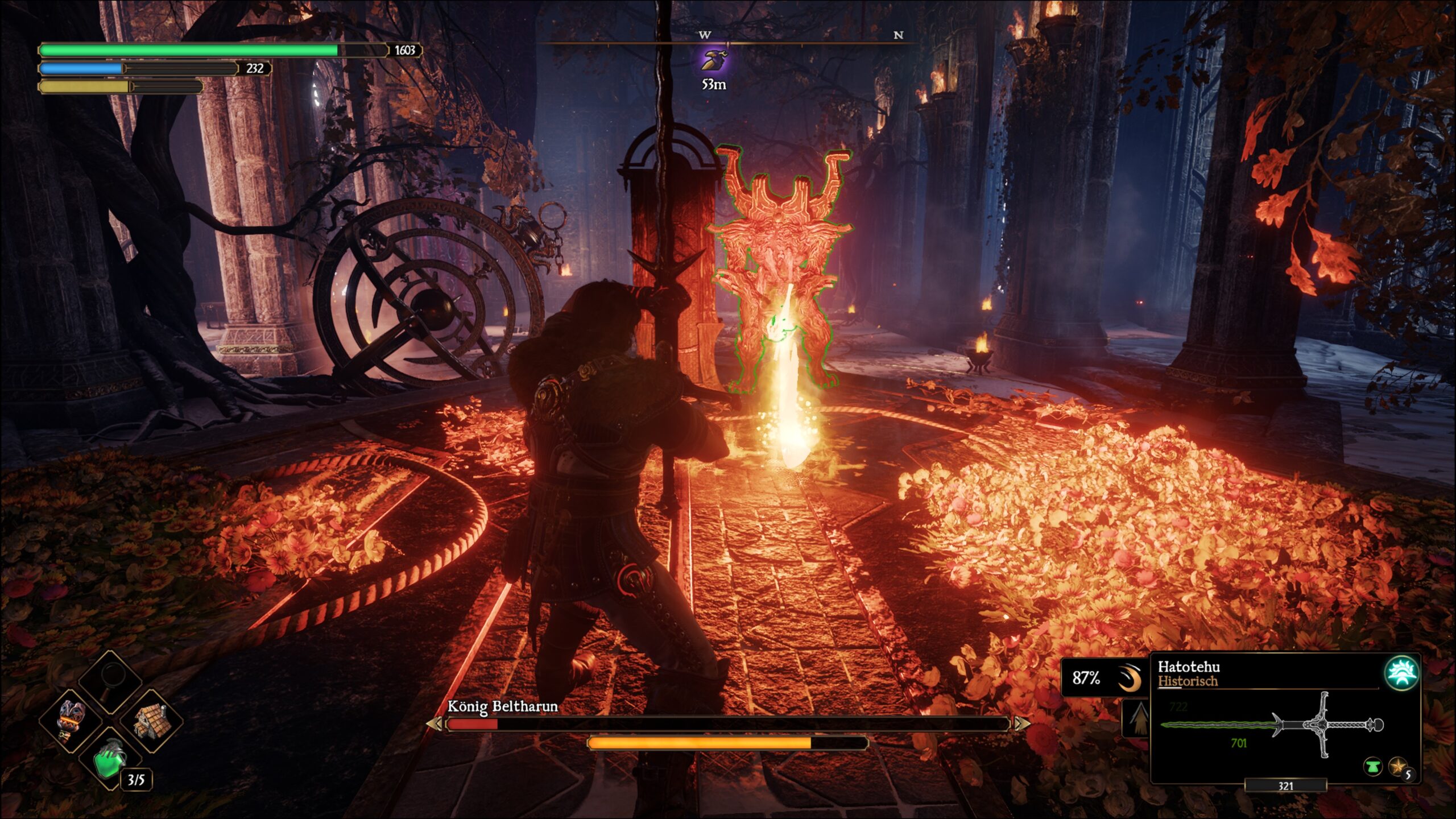The height and width of the screenshot is (819, 1456).
Task: Click the green anvil upgrade icon
Action: 1372,767
